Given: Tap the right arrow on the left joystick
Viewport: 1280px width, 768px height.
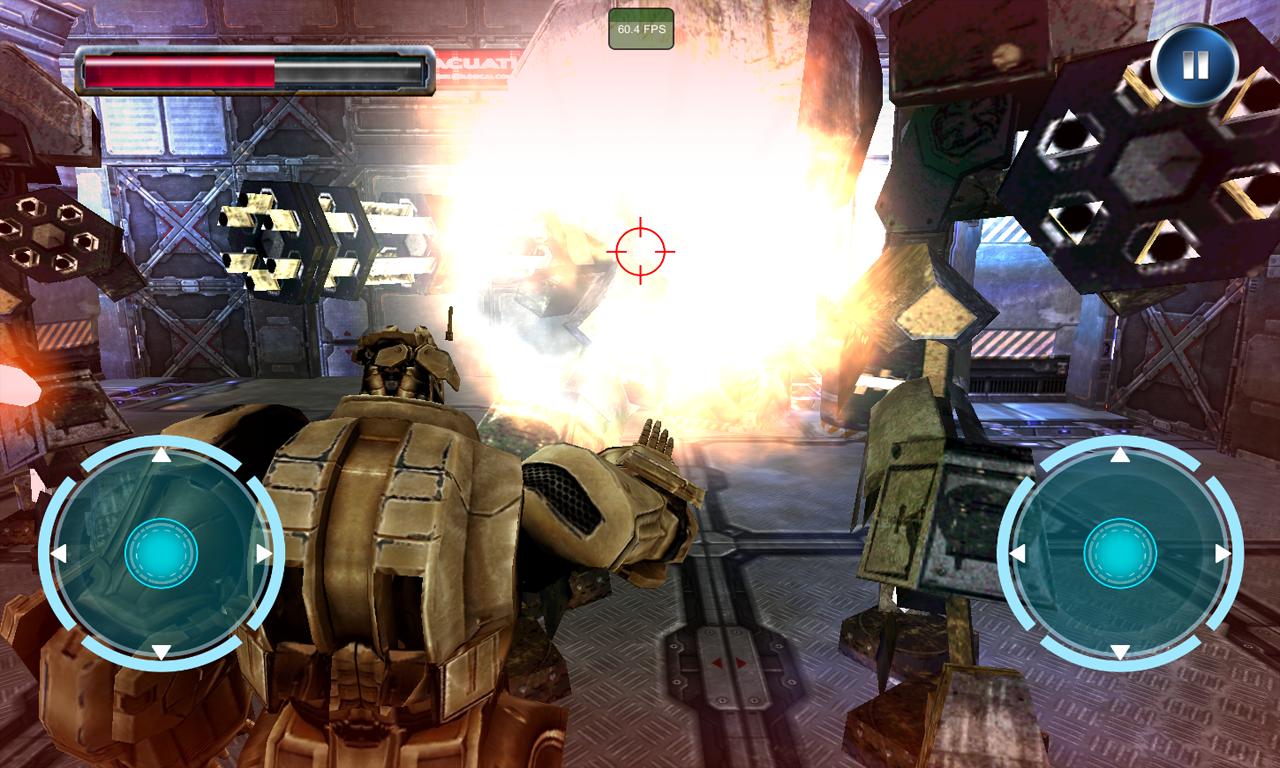Looking at the screenshot, I should coord(263,553).
